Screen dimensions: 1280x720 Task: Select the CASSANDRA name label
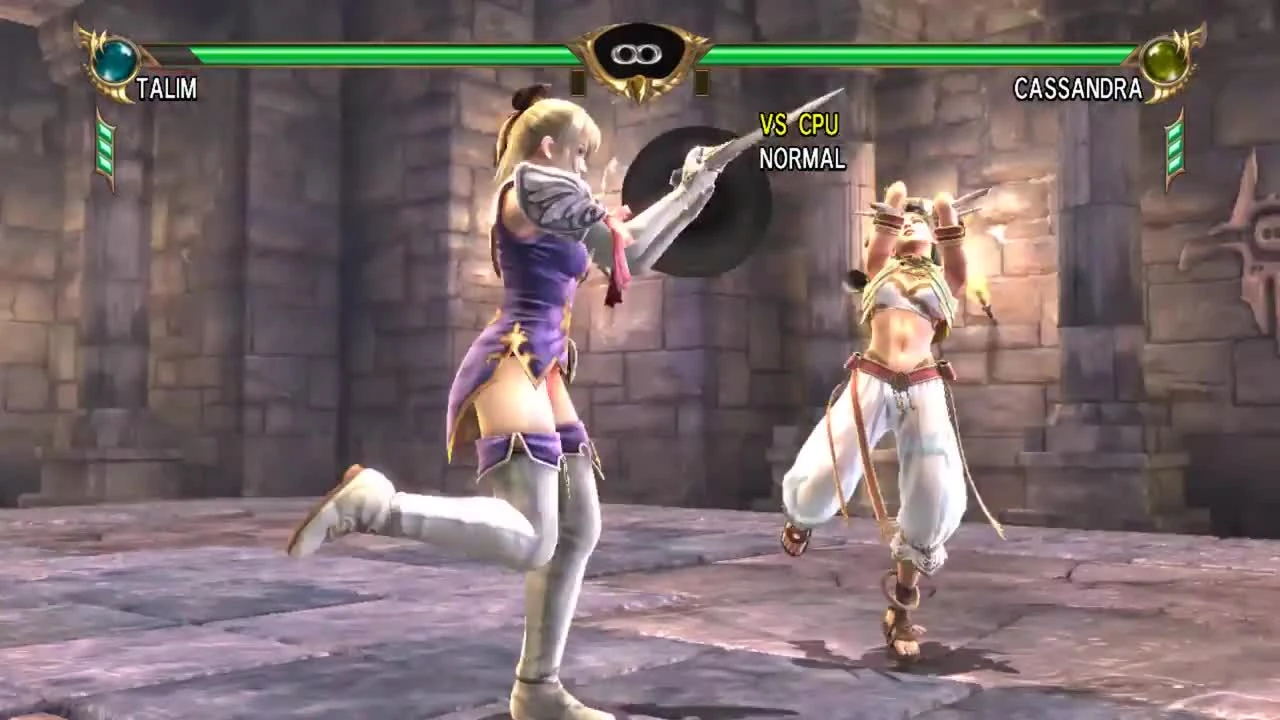pyautogui.click(x=1079, y=89)
